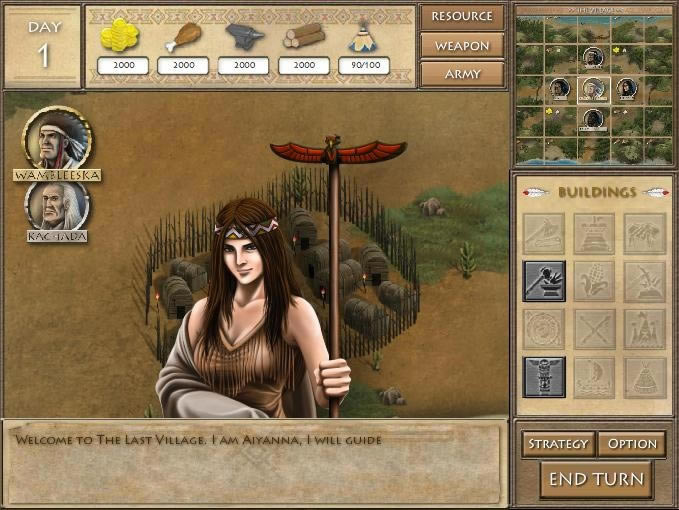Open the Army panel
Viewport: 679px width, 510px height.
[462, 74]
